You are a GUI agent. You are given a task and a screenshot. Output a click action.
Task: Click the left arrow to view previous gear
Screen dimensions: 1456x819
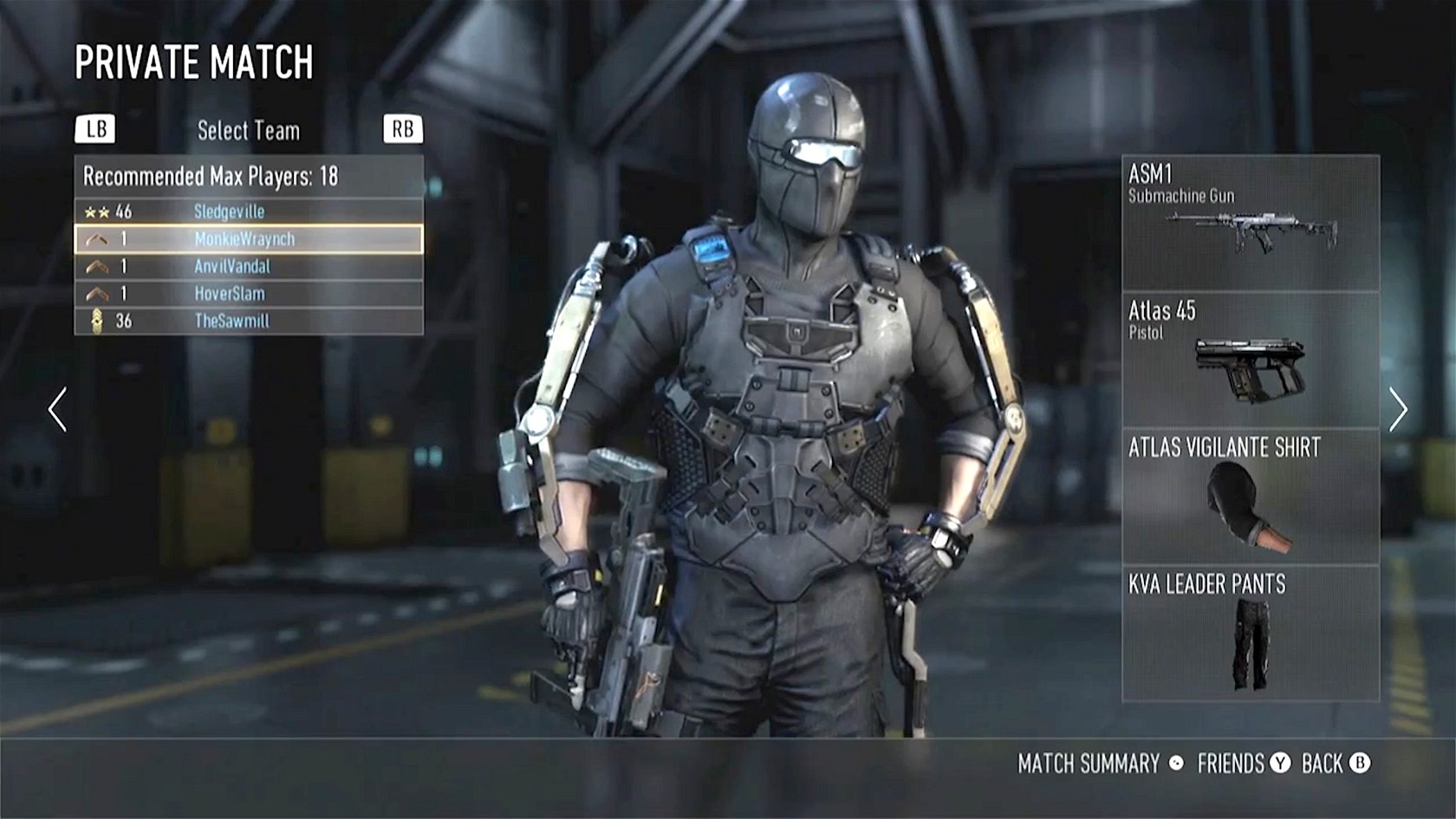(58, 410)
